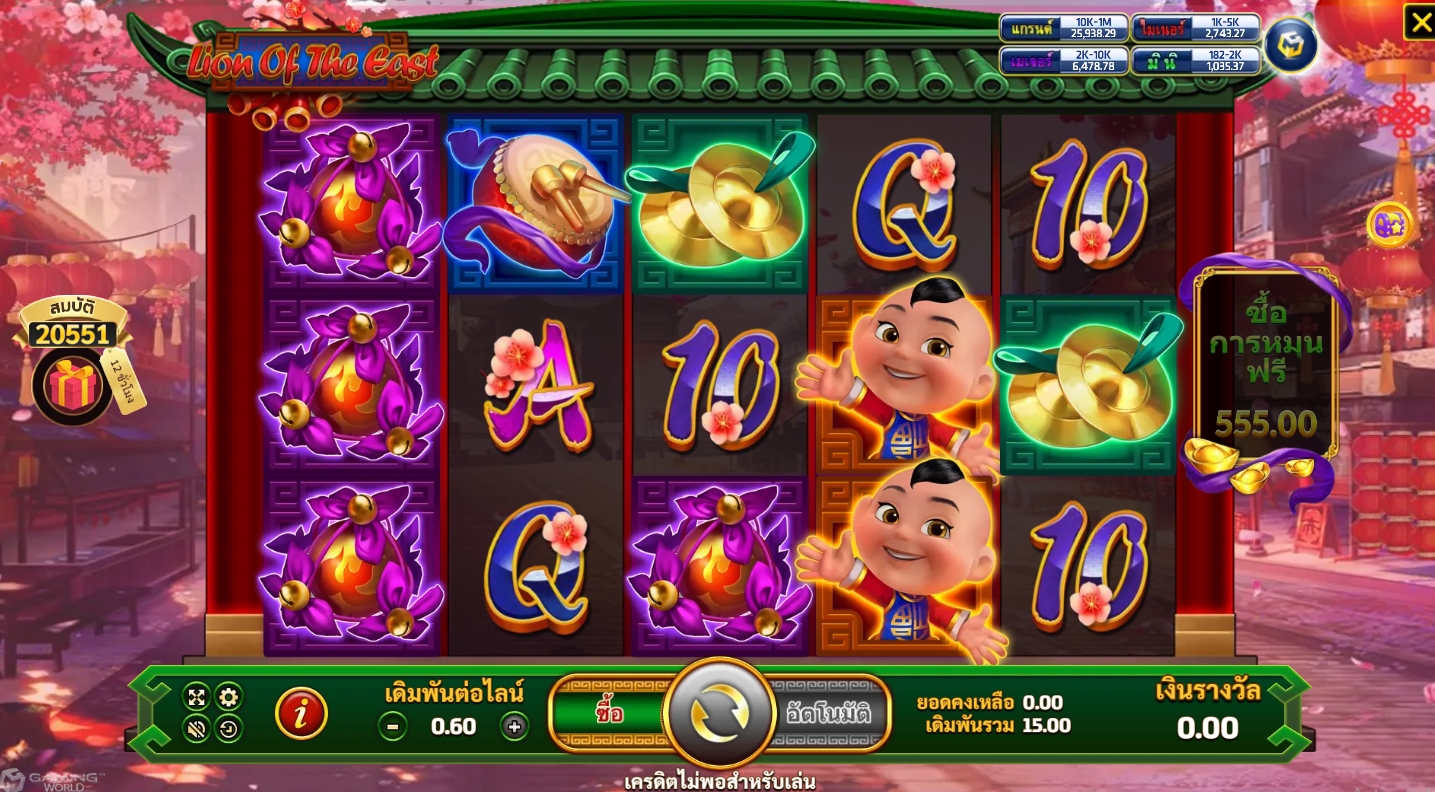Spin the reels with the round arrow button
1435x792 pixels.
(x=720, y=713)
